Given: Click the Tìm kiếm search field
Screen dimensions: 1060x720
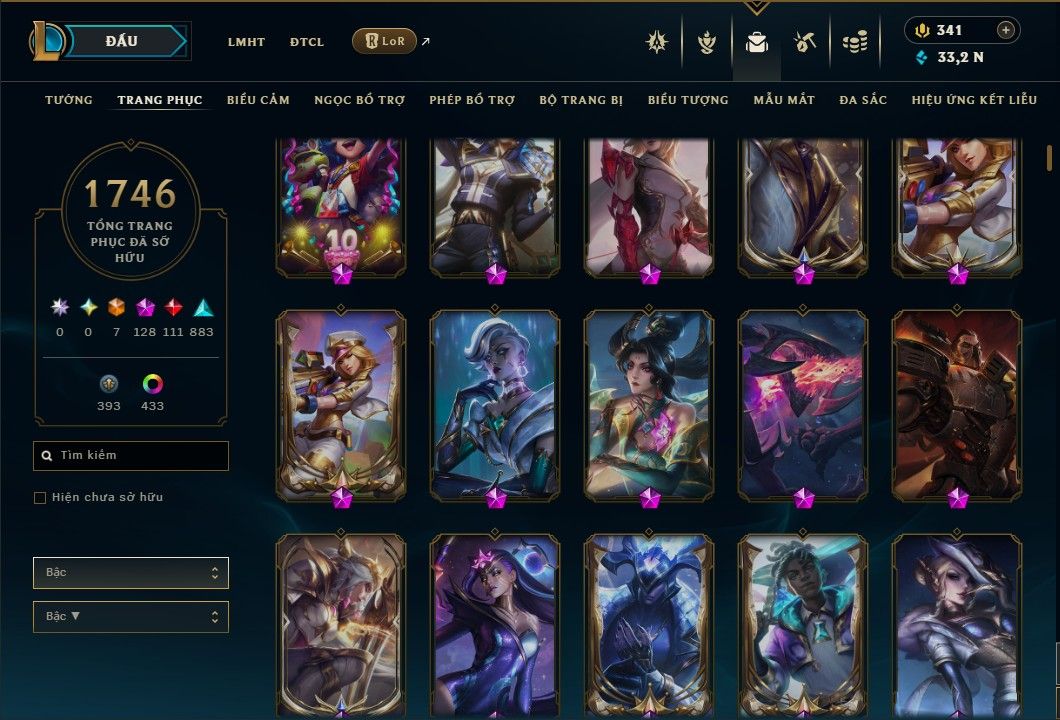Looking at the screenshot, I should coord(131,456).
